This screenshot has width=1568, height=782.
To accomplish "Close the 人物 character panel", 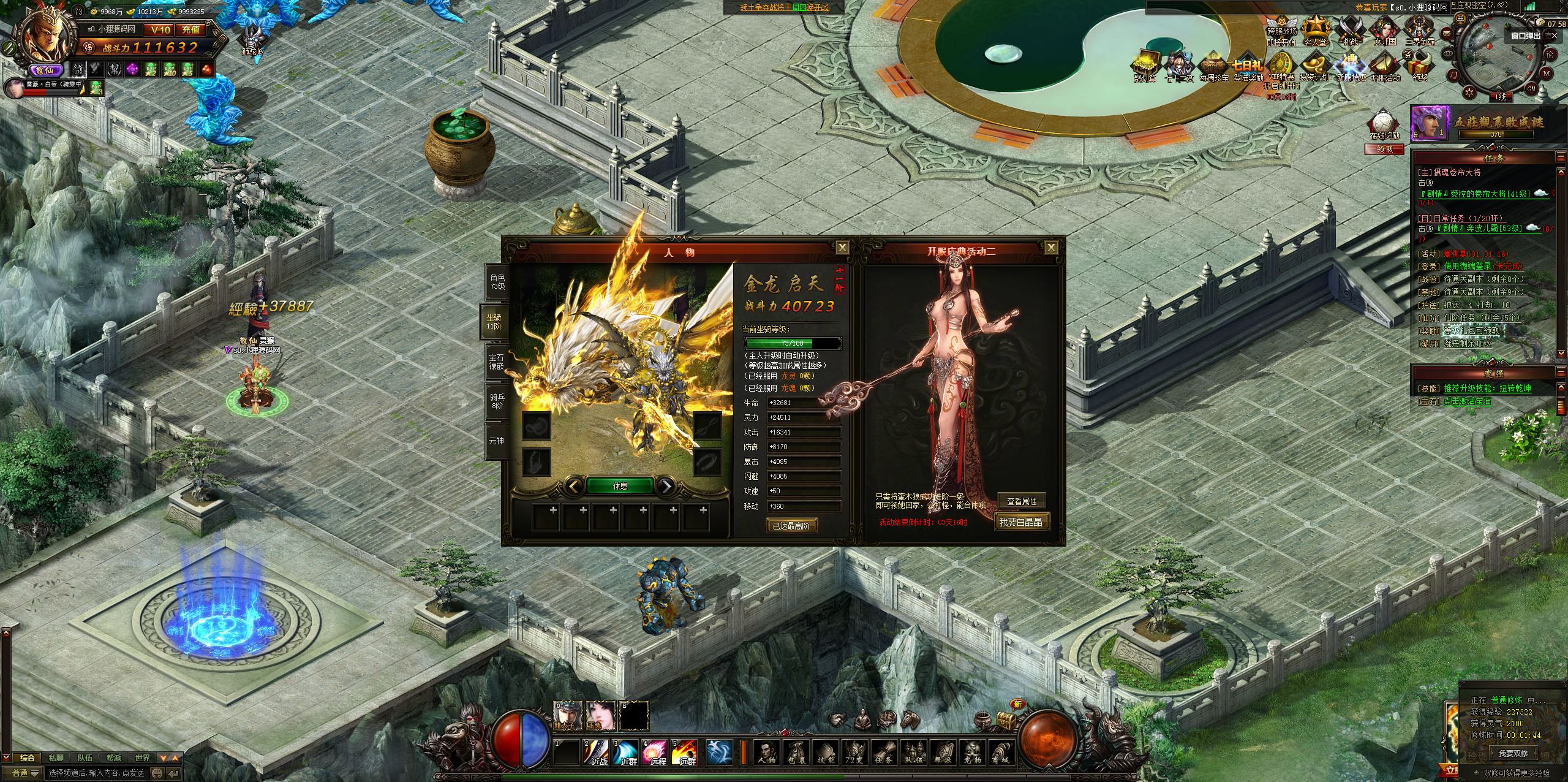I will tap(843, 248).
